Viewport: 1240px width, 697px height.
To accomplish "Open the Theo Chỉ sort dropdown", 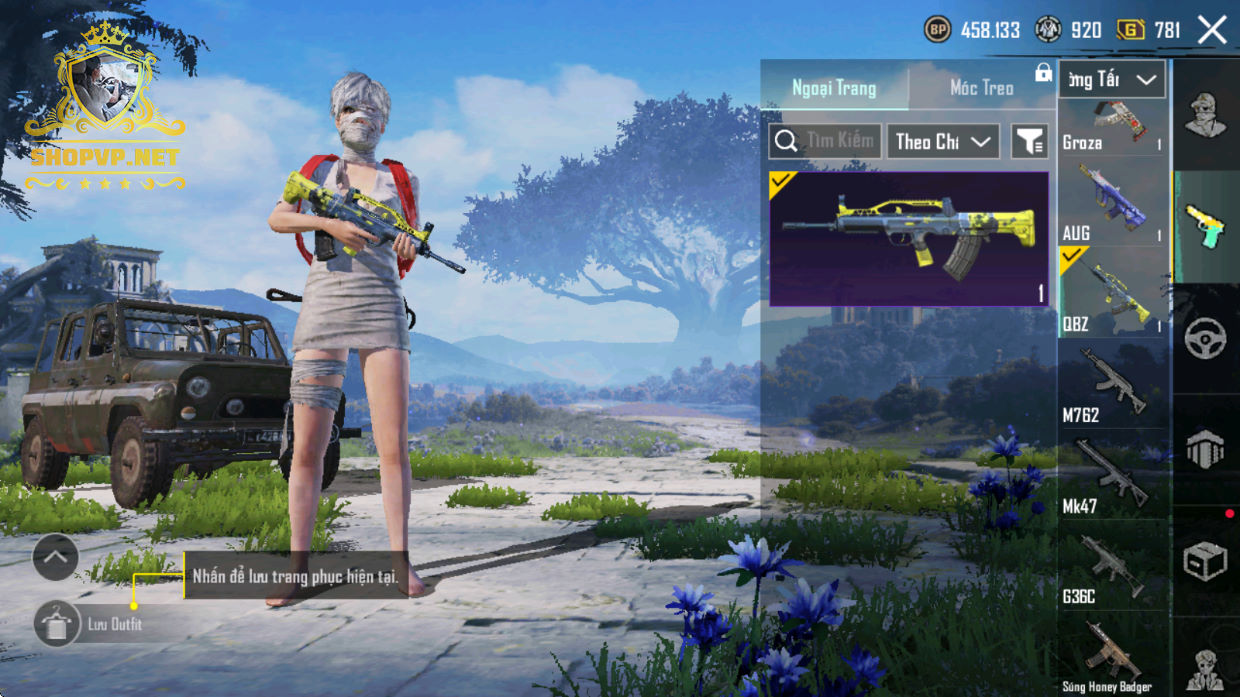I will click(x=943, y=141).
